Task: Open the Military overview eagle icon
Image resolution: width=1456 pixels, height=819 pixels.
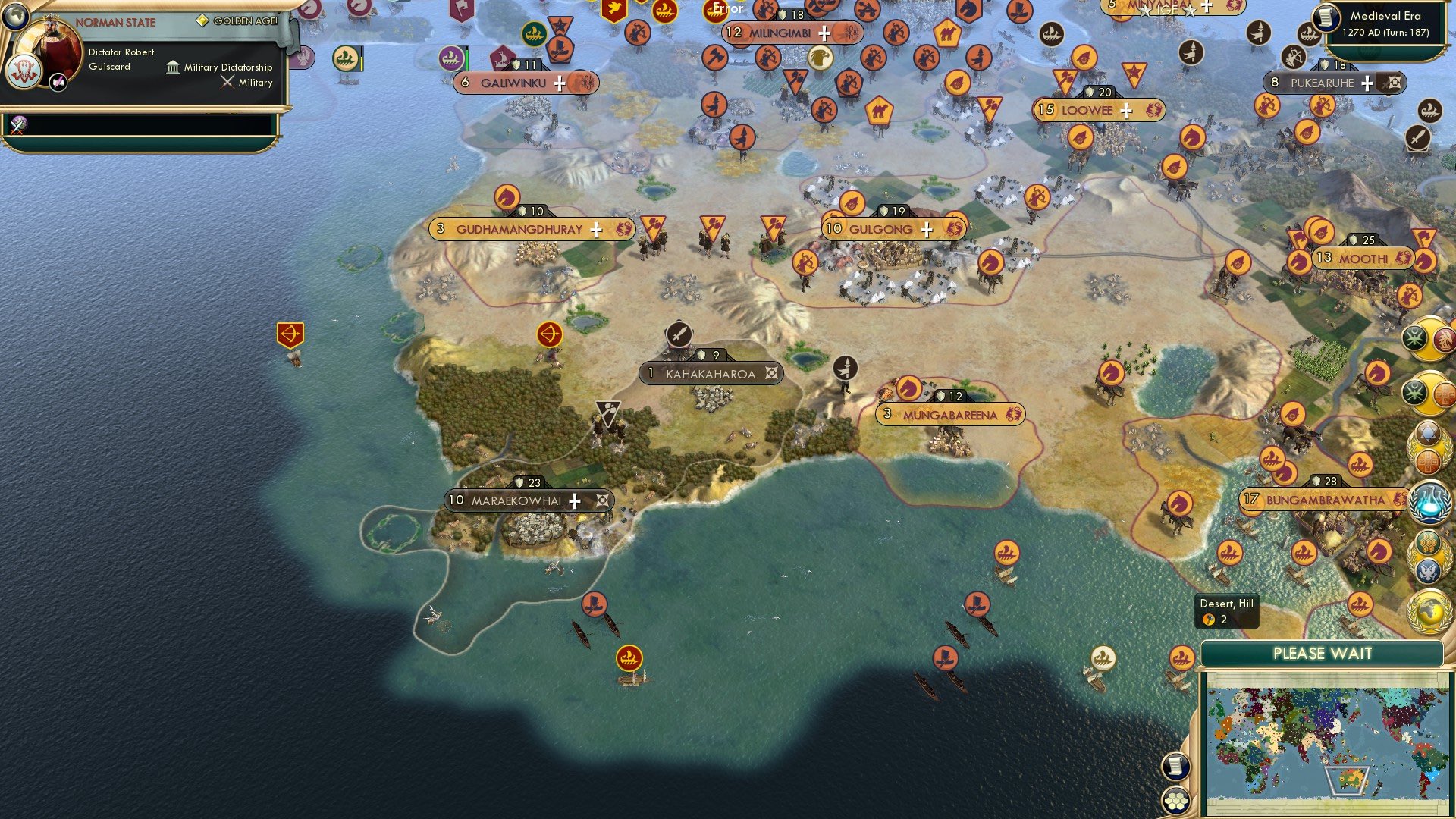Action: pyautogui.click(x=1427, y=569)
